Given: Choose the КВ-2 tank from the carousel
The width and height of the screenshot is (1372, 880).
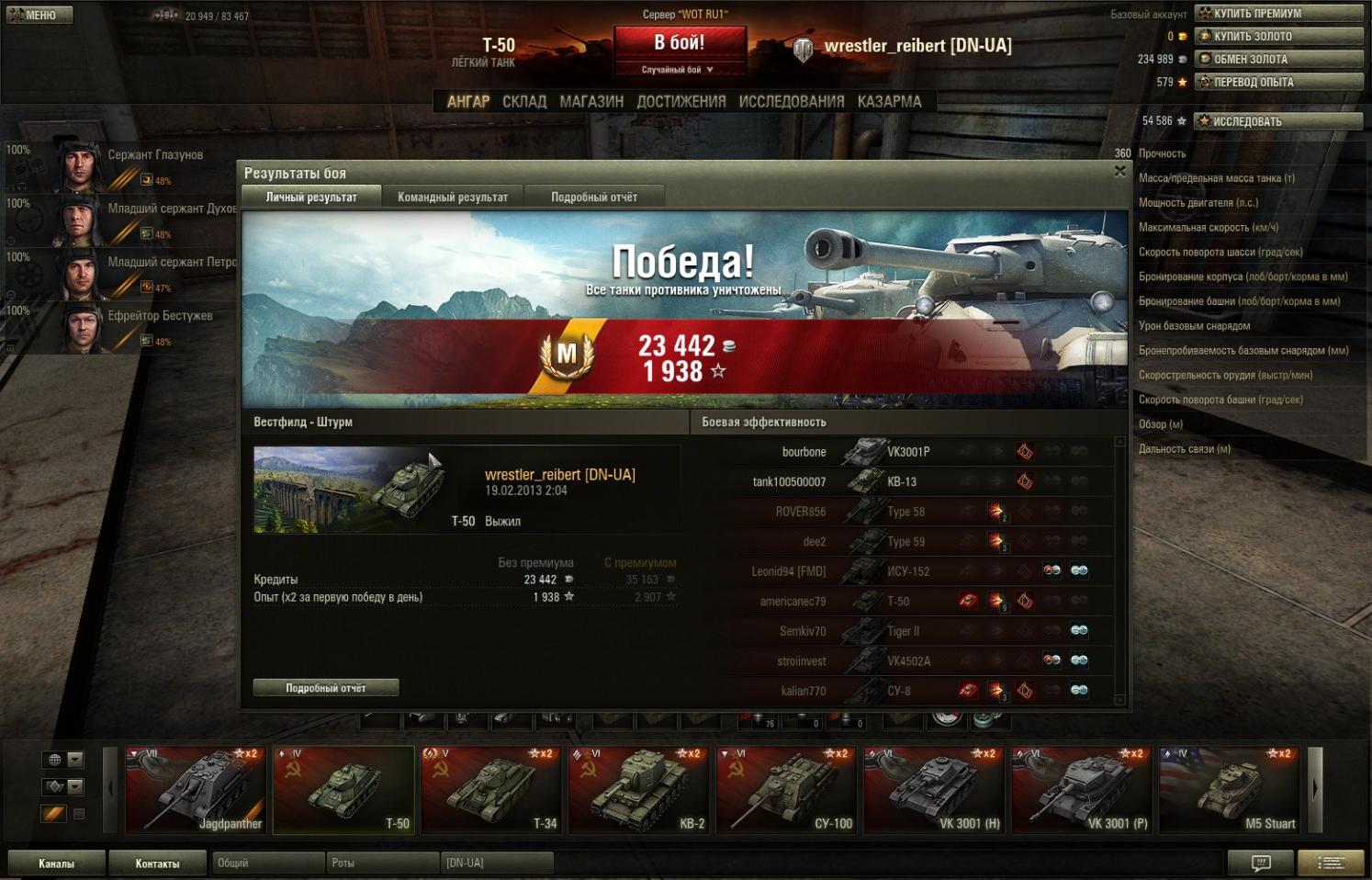Looking at the screenshot, I should click(x=638, y=790).
